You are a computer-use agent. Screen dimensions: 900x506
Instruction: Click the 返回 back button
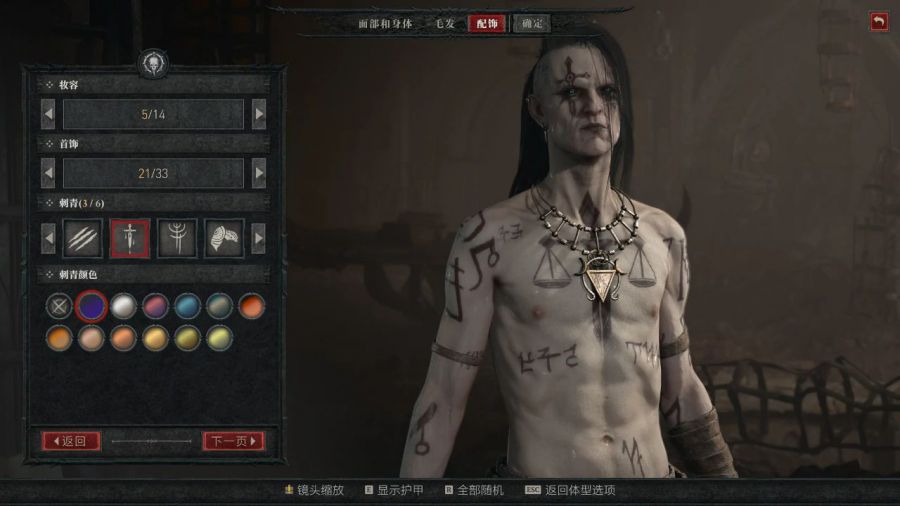[x=70, y=440]
